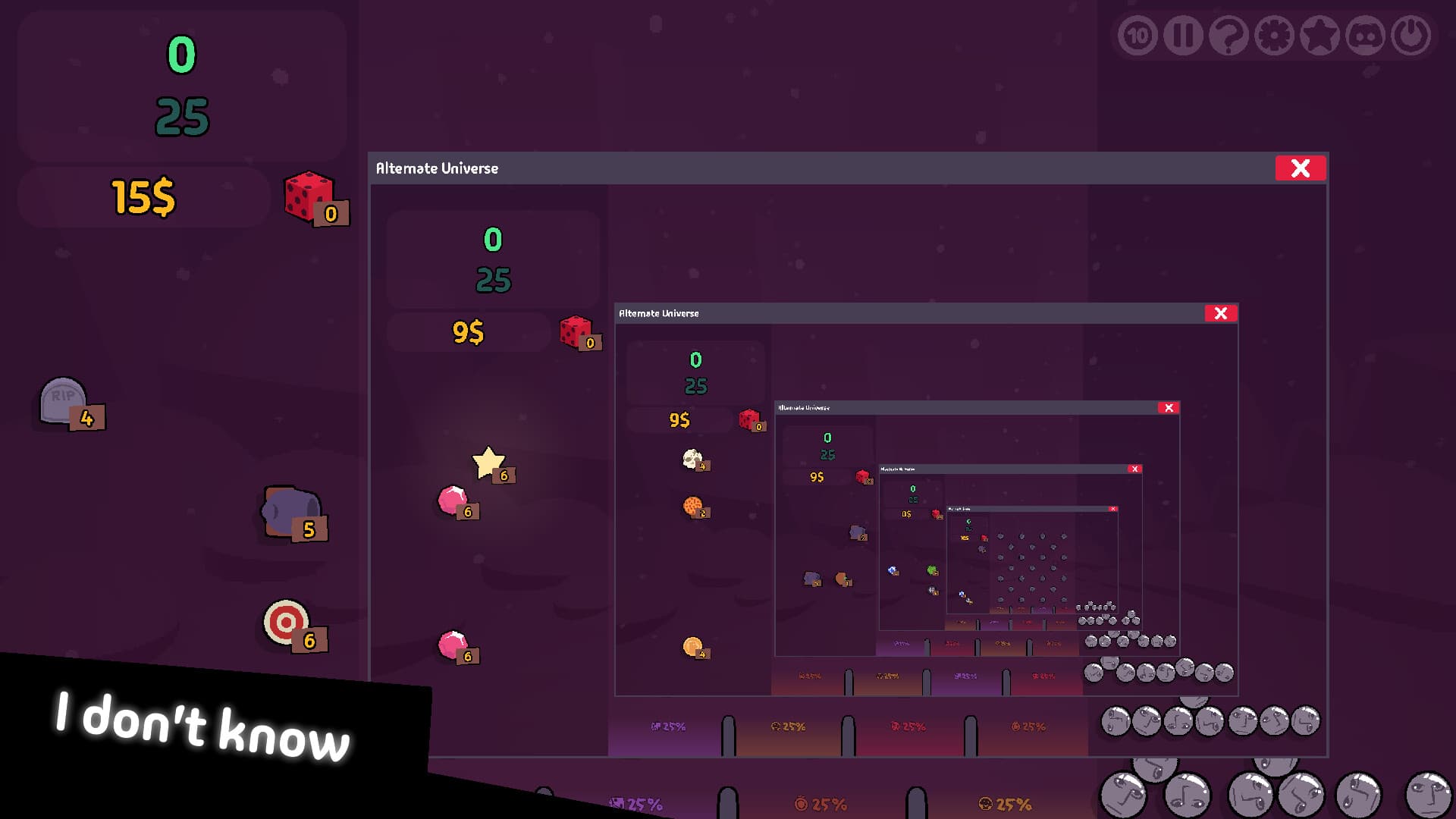Open the settings gear icon
This screenshot has height=819, width=1456.
coord(1274,34)
